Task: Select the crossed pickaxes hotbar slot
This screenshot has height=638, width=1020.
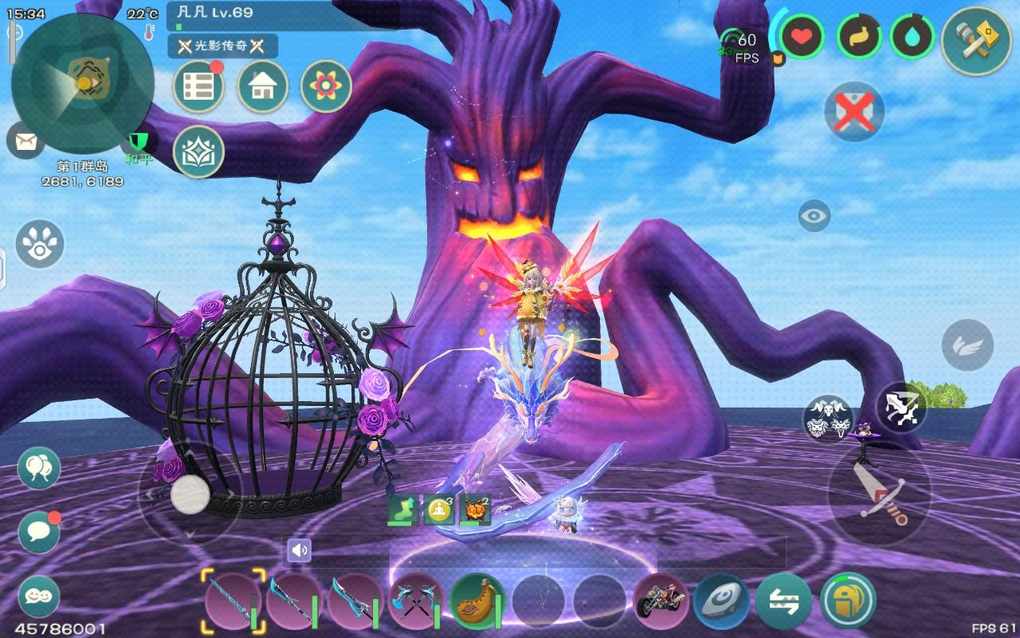Action: (x=415, y=601)
